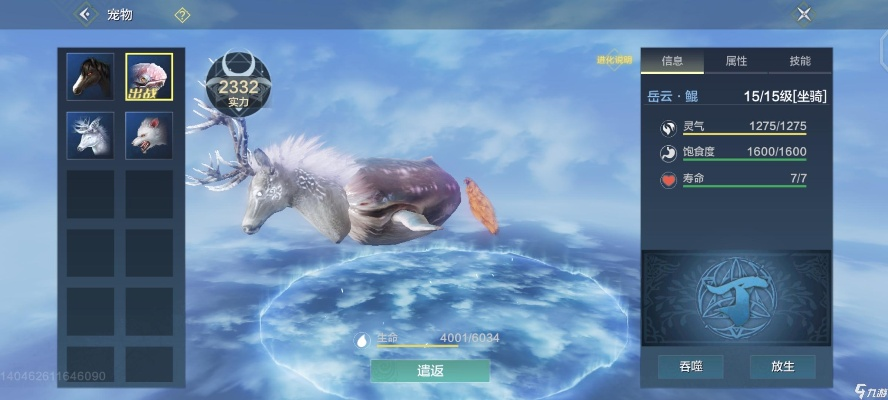The height and width of the screenshot is (400, 888).
Task: Click the 吞噬 devour button
Action: [690, 367]
